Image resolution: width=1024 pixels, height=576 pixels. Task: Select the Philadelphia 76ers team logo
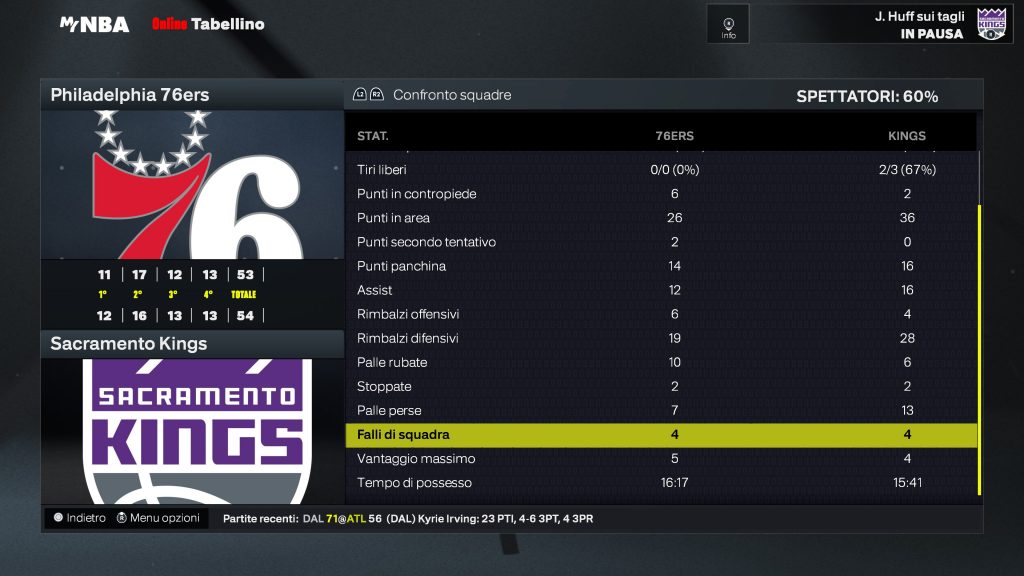coord(192,185)
